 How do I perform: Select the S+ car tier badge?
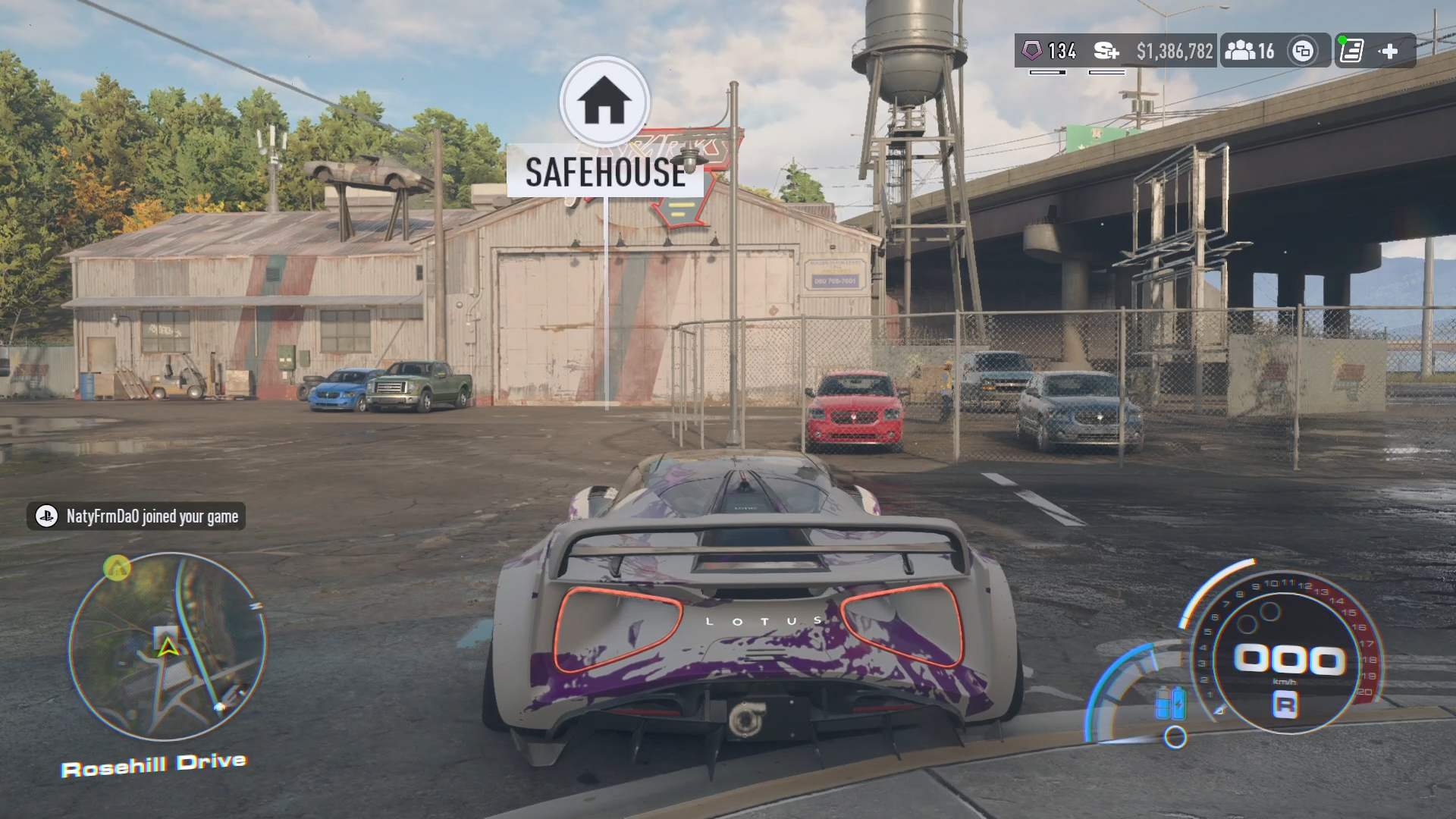(x=1106, y=51)
